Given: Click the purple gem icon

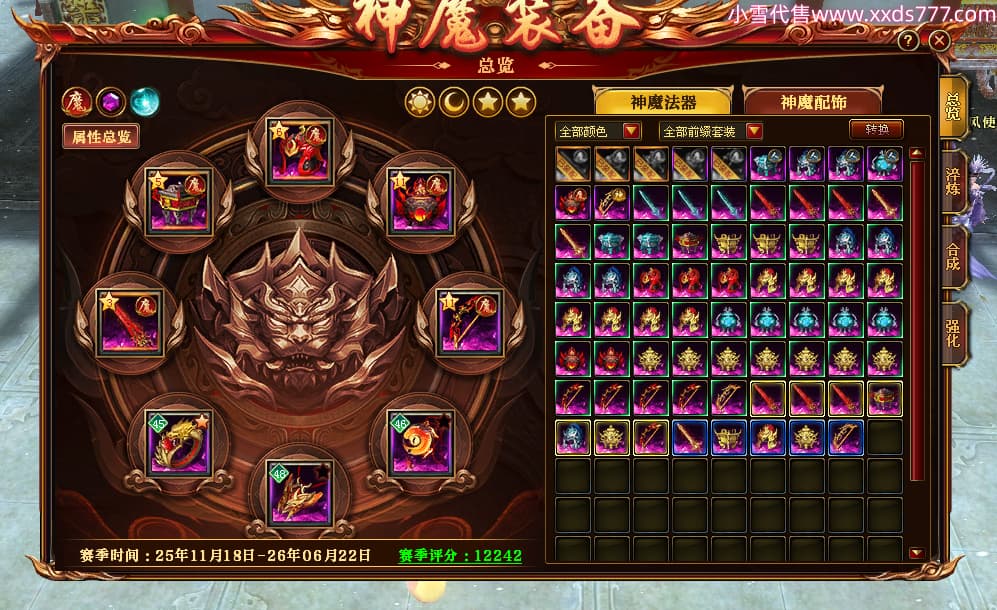Looking at the screenshot, I should click(111, 101).
